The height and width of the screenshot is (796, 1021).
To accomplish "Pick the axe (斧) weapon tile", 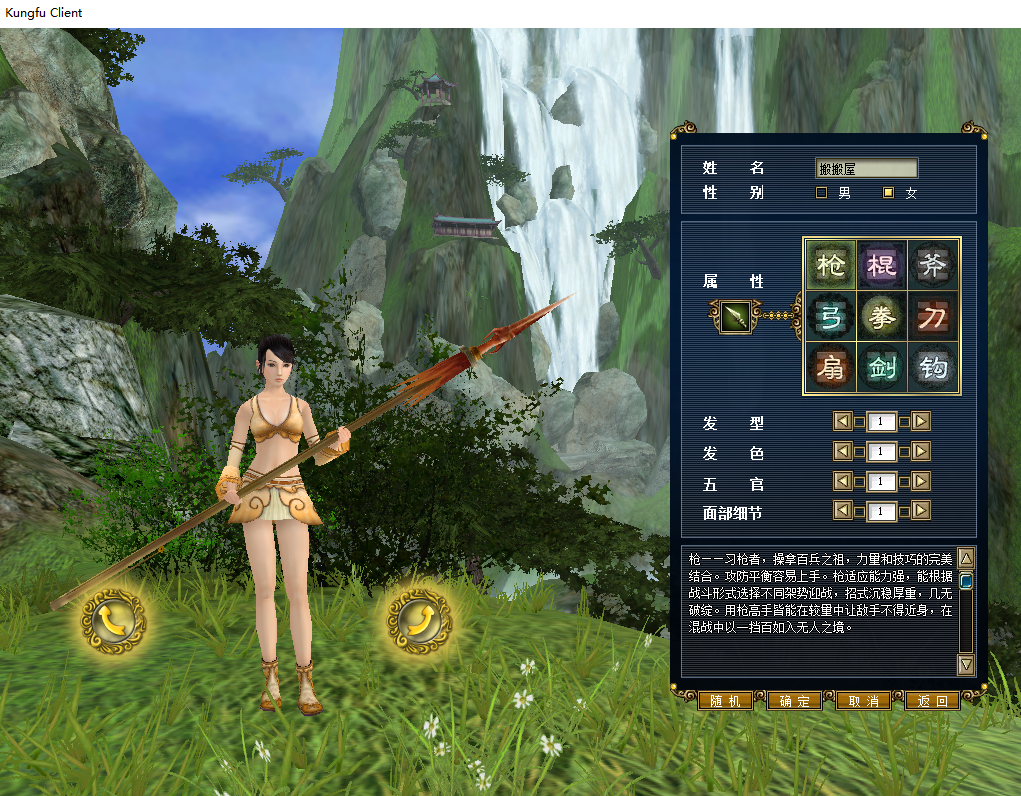I will click(933, 265).
